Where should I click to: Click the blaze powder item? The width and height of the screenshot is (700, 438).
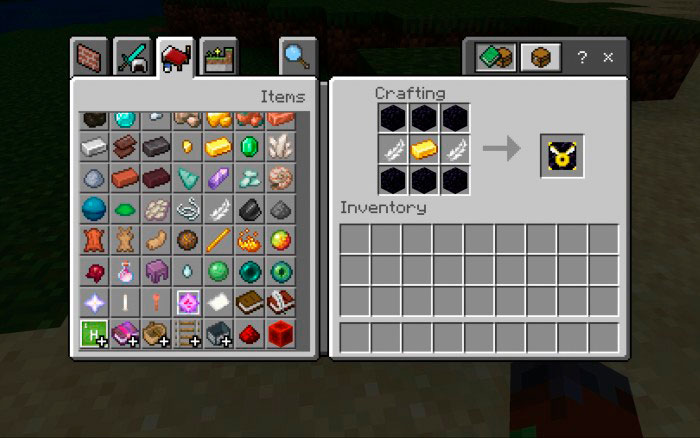coord(250,240)
